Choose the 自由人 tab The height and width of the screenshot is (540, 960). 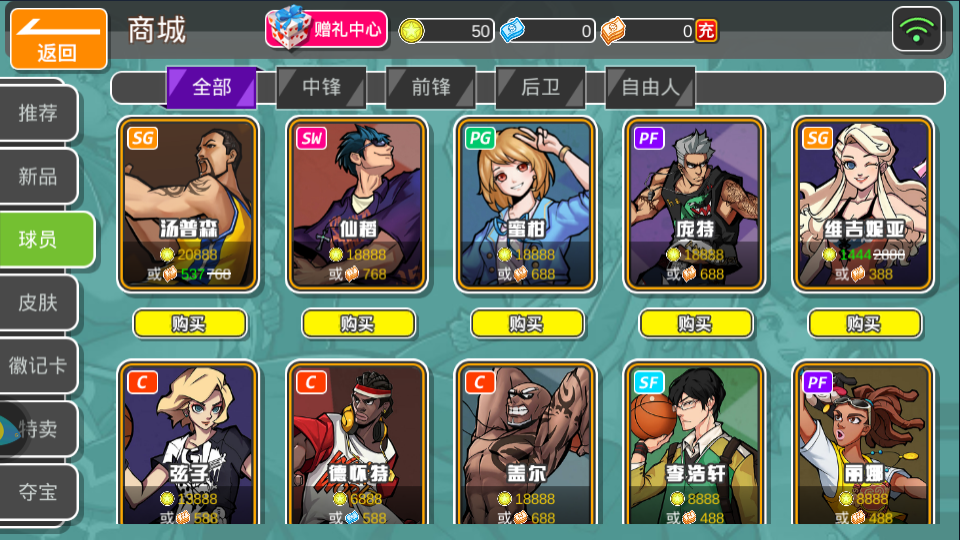[650, 88]
